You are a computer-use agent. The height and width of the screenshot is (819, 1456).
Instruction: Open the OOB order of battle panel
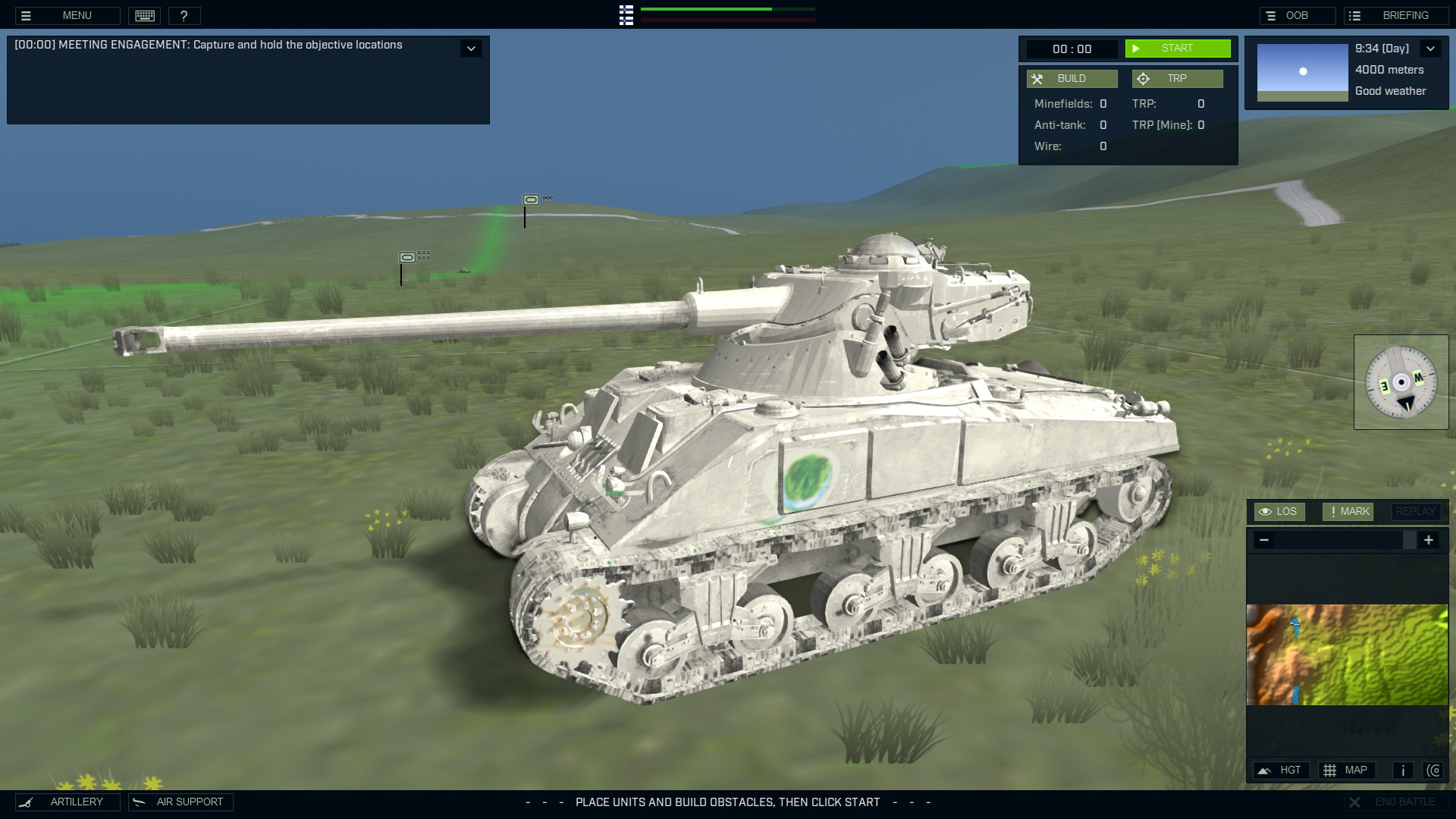point(1298,15)
